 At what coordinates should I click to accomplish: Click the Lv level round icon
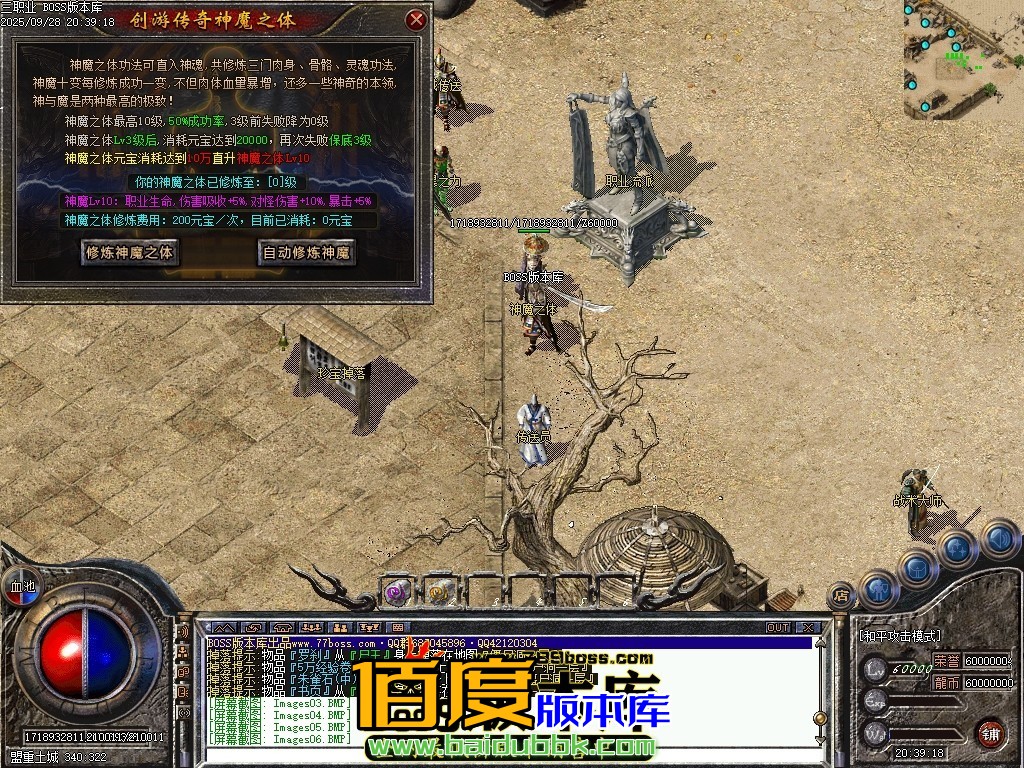coord(876,668)
